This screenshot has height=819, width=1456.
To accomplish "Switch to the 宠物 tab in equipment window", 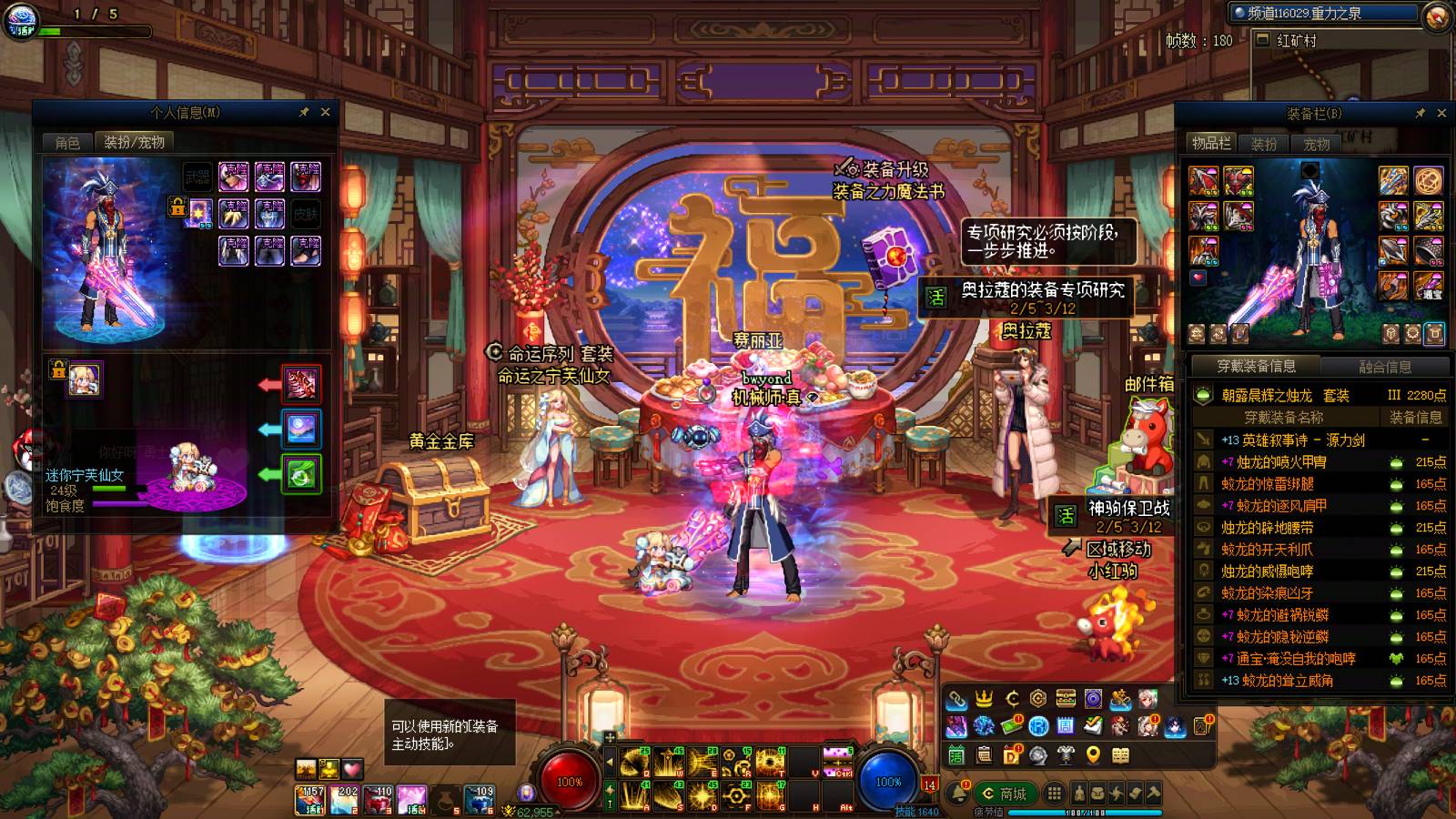I will (x=1317, y=144).
